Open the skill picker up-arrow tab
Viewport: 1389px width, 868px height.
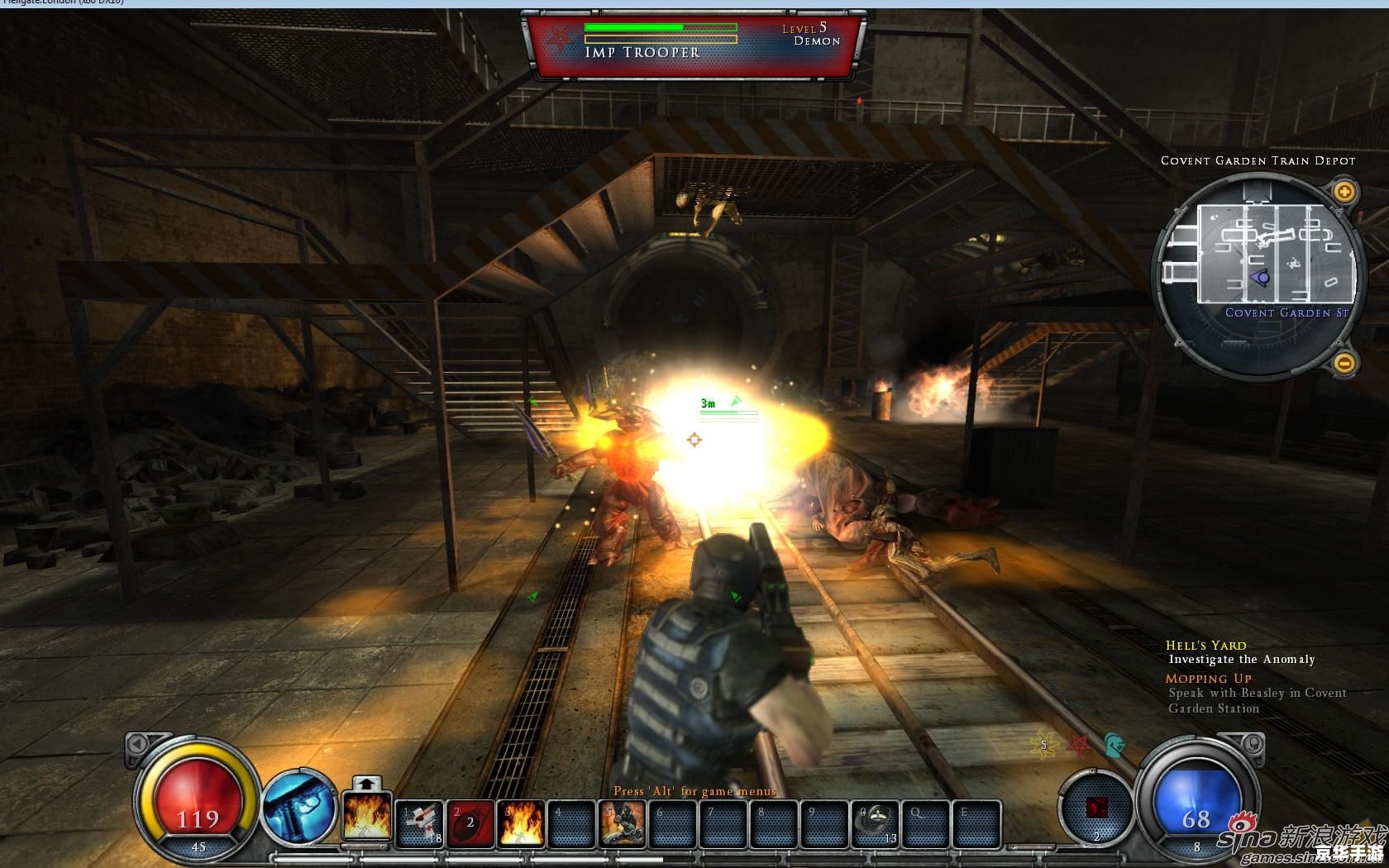pos(367,783)
